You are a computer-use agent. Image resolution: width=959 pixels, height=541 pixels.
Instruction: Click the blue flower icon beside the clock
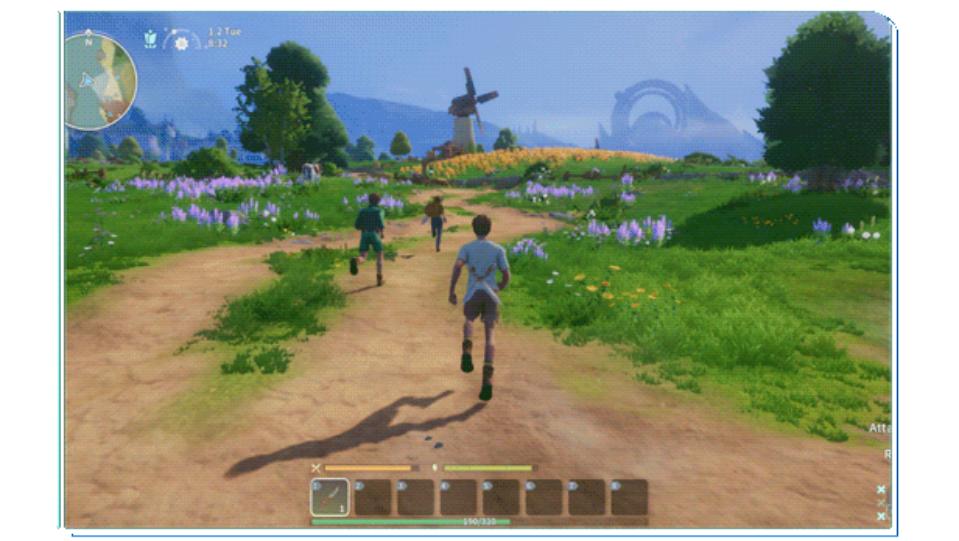[150, 39]
